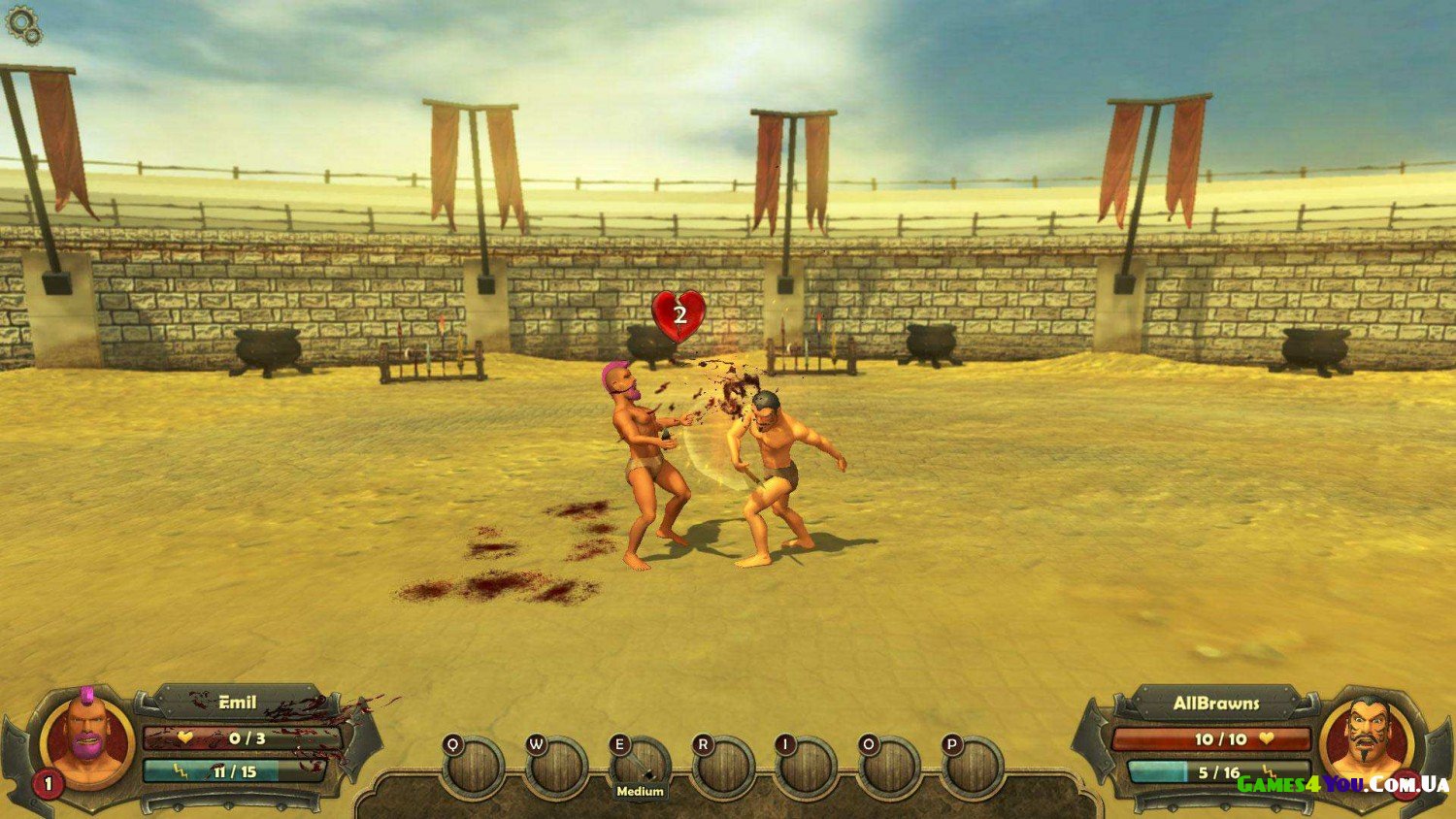Screen dimensions: 1456x819
Task: Select Emil's character portrait
Action: click(x=87, y=741)
